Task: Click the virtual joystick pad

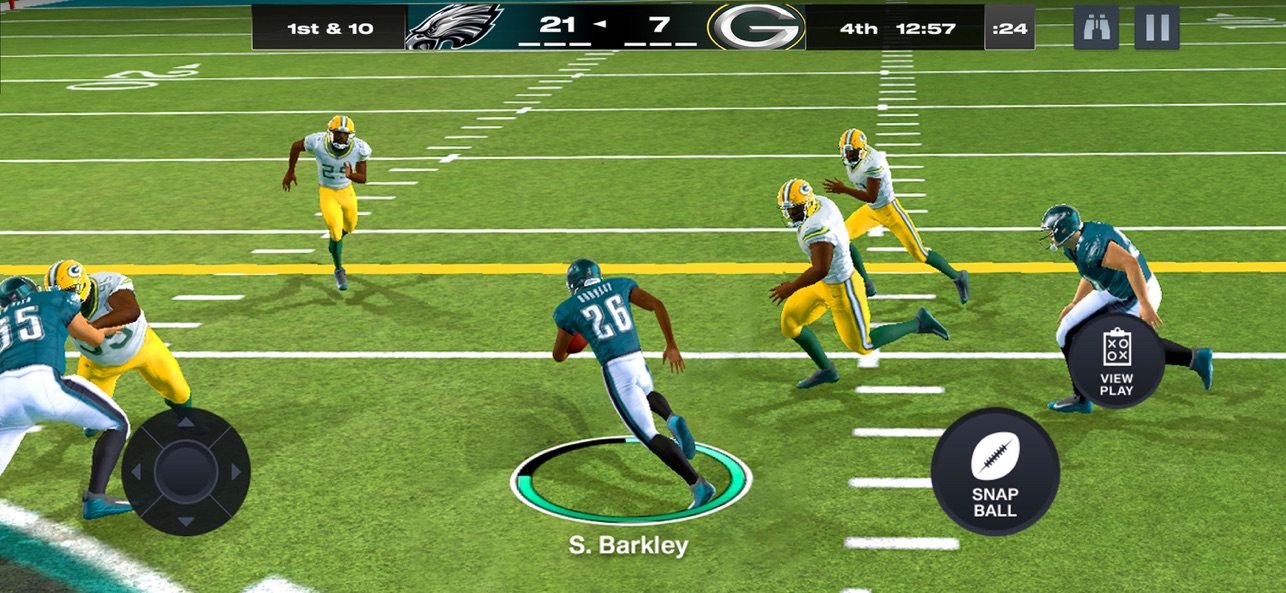Action: click(x=186, y=470)
